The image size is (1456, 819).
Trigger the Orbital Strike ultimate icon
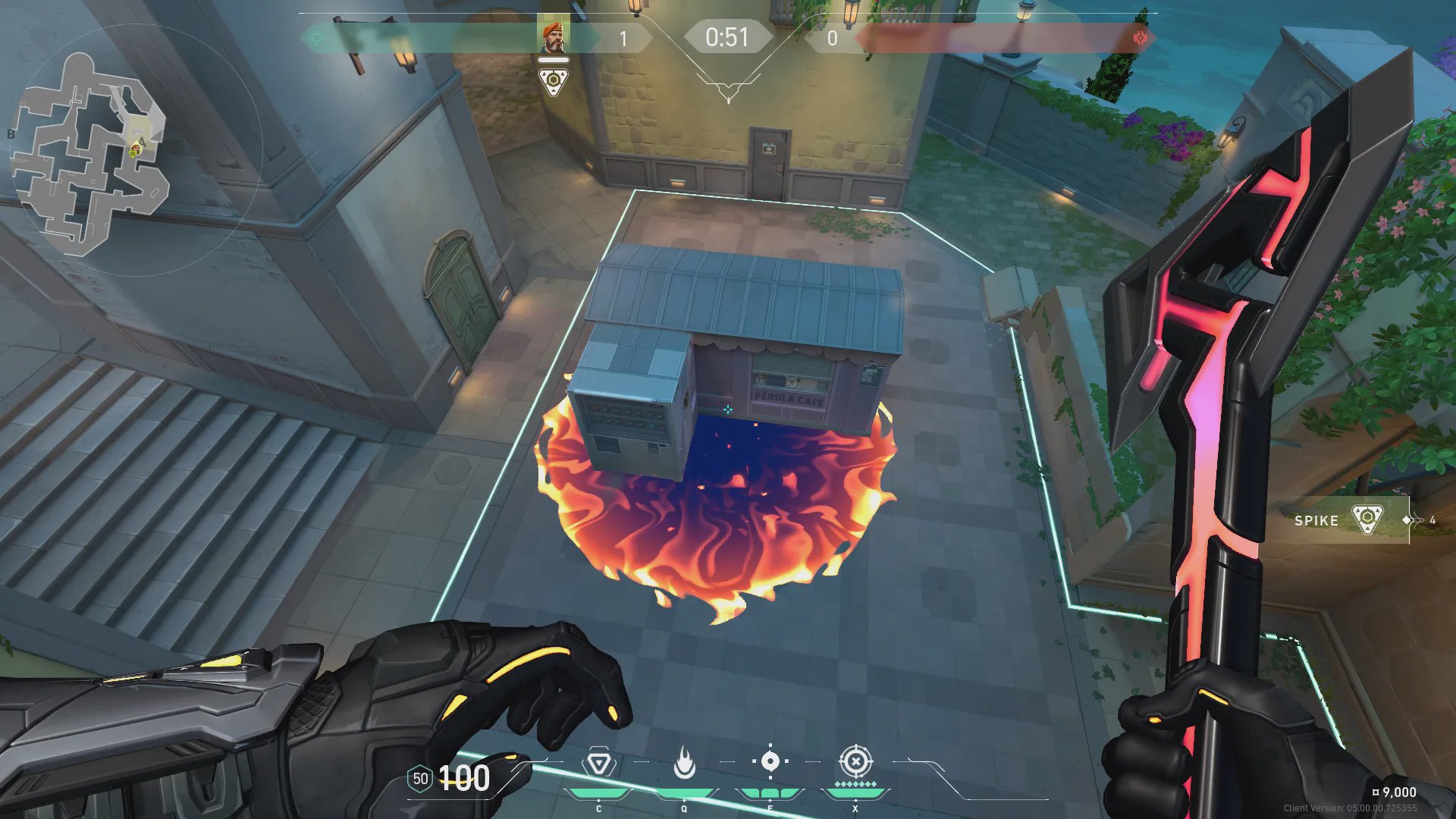[855, 761]
